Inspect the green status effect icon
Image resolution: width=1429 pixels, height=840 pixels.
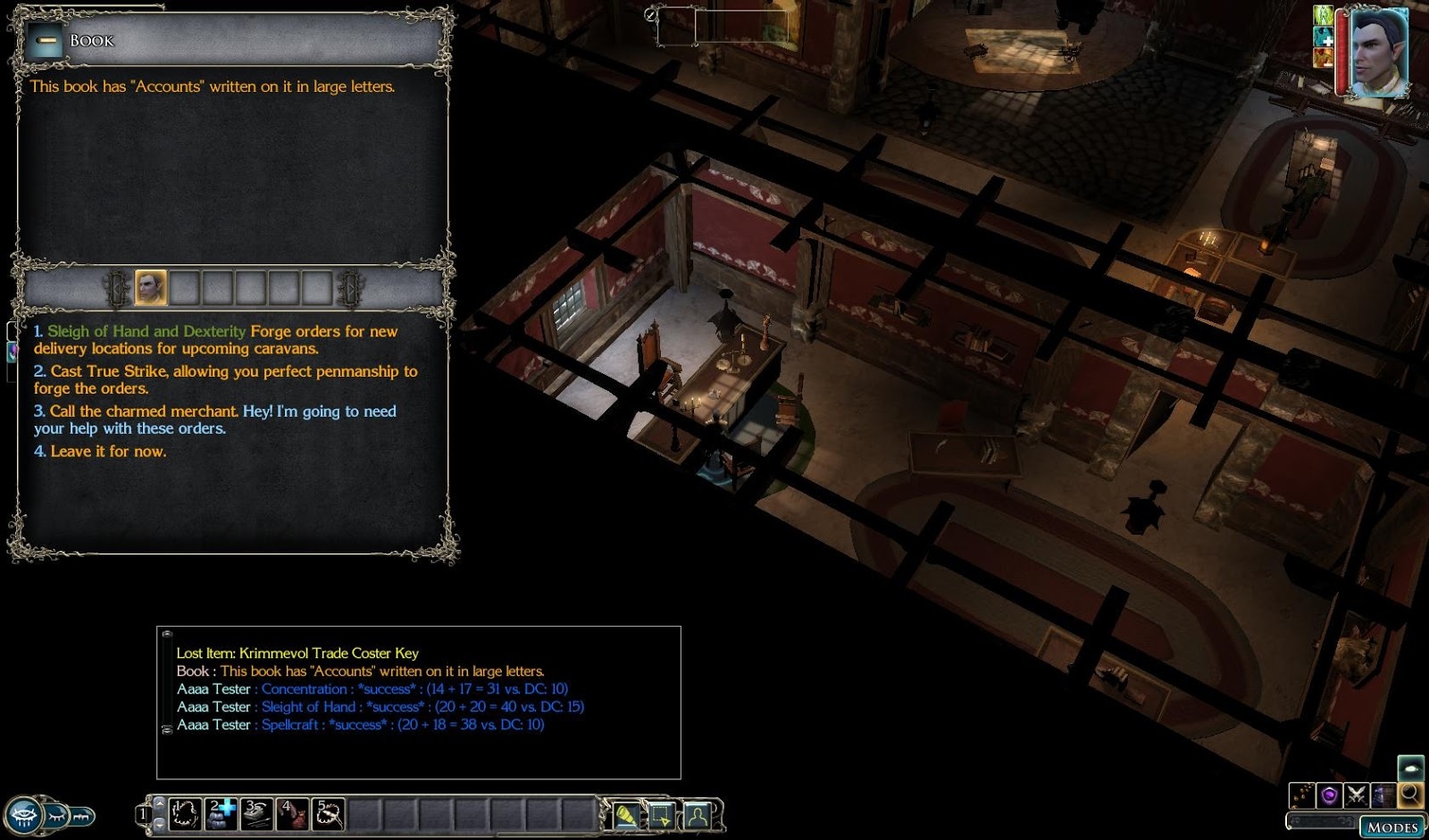(1323, 15)
